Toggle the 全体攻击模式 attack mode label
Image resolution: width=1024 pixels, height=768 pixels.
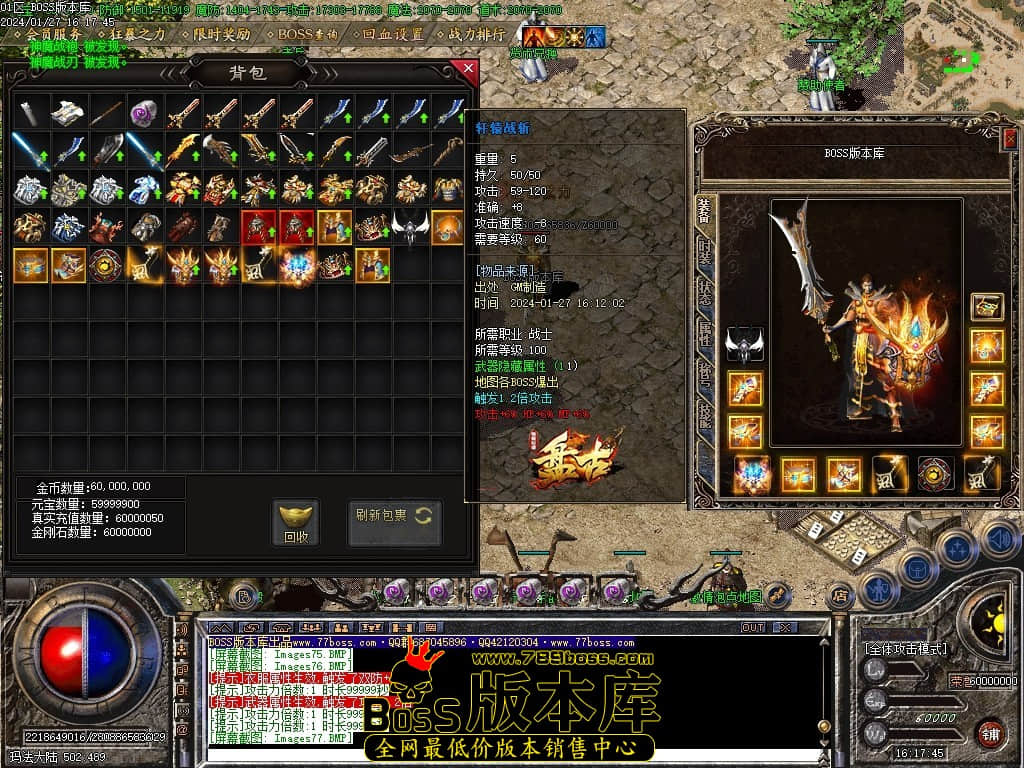coord(906,649)
